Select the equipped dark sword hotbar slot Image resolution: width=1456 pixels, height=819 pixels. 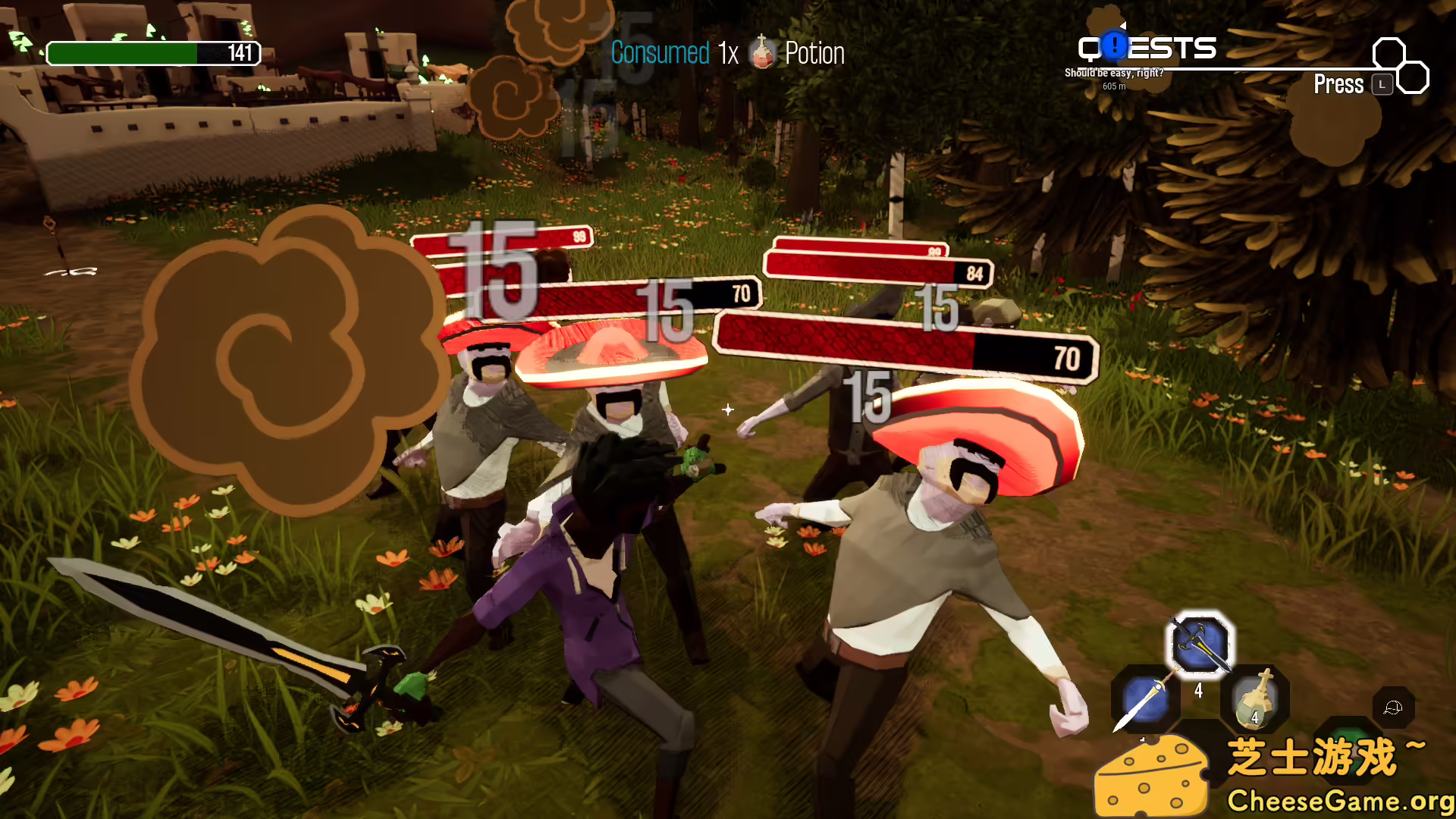tap(1202, 644)
